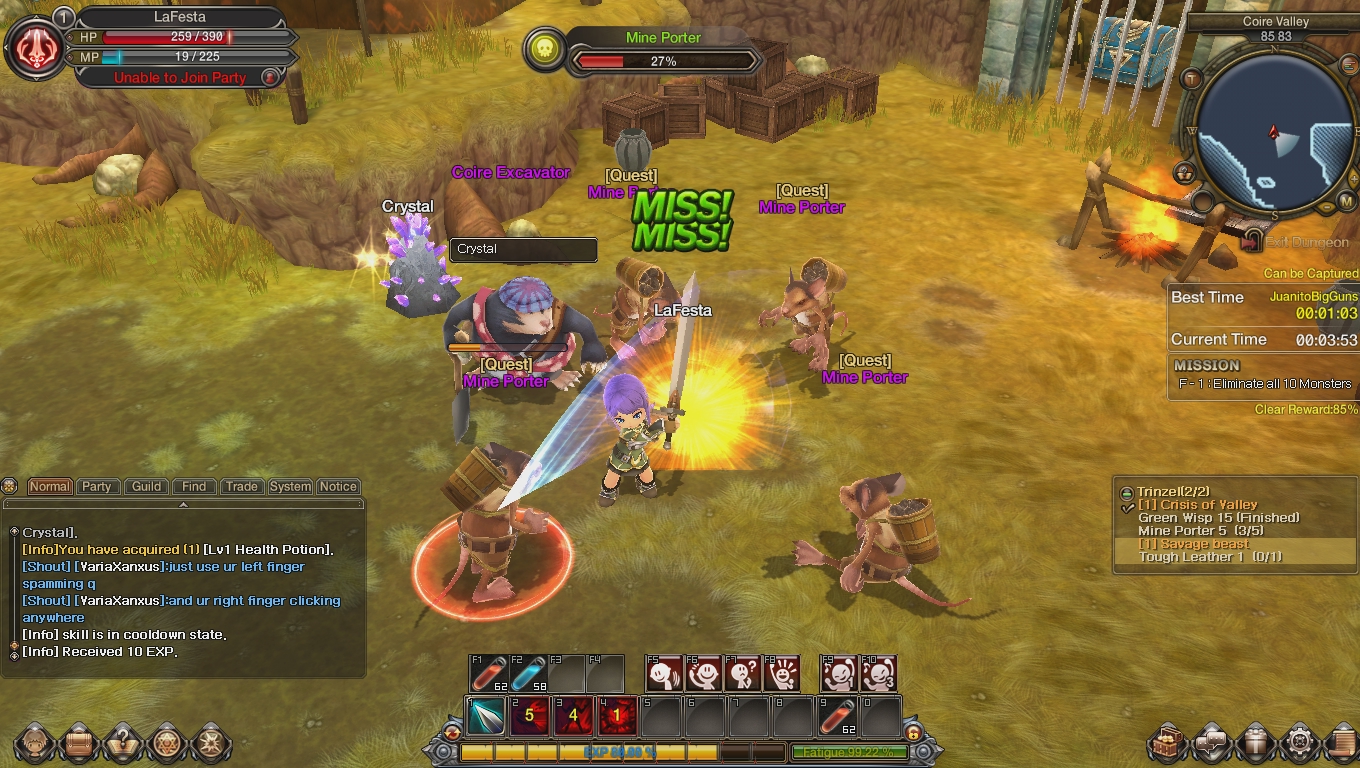Image resolution: width=1360 pixels, height=768 pixels.
Task: Activate the blade skill in hotbar slot 1
Action: point(486,716)
